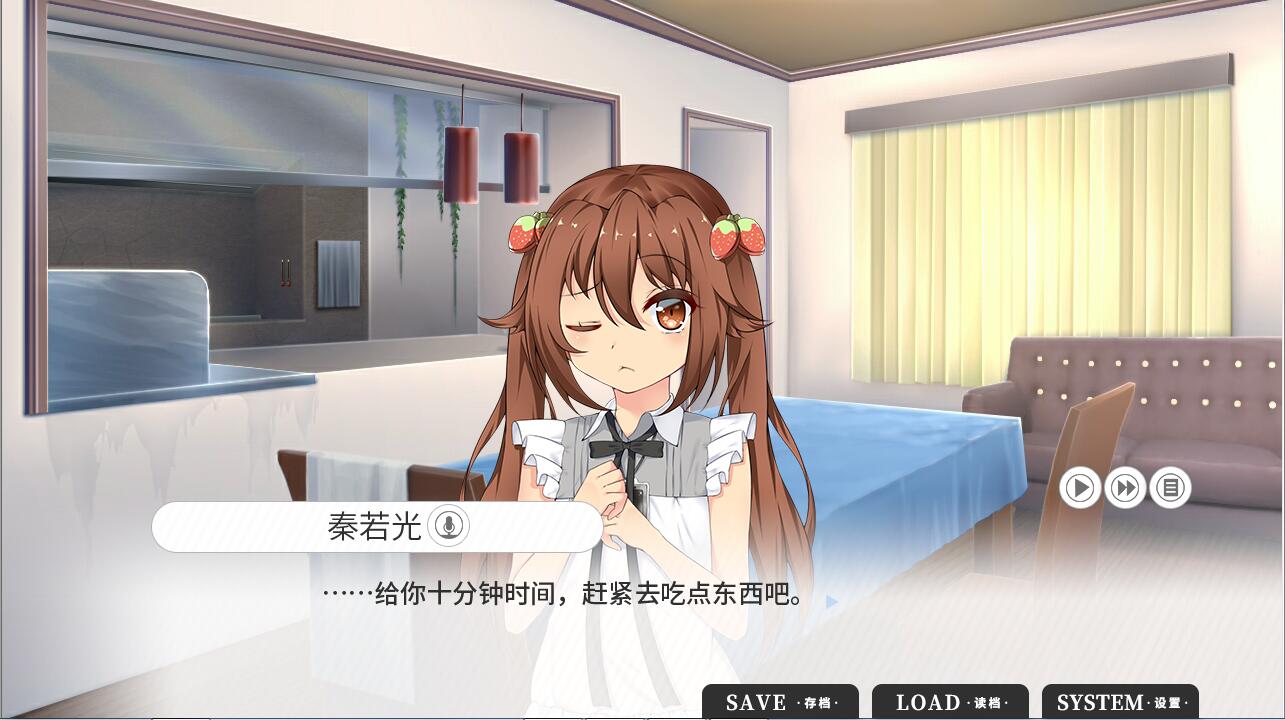This screenshot has height=720, width=1285.
Task: Click the triangle play symbol on the right
Action: pos(1080,488)
